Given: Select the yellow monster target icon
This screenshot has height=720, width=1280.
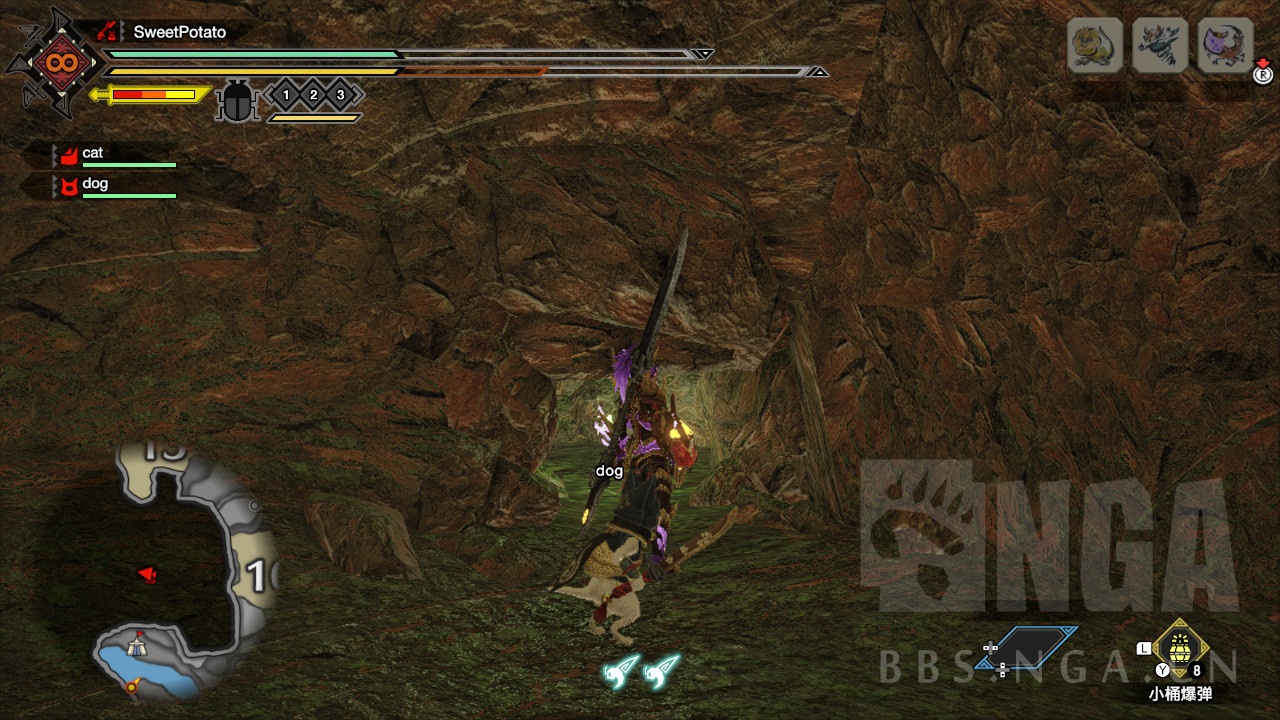Looking at the screenshot, I should [1095, 45].
